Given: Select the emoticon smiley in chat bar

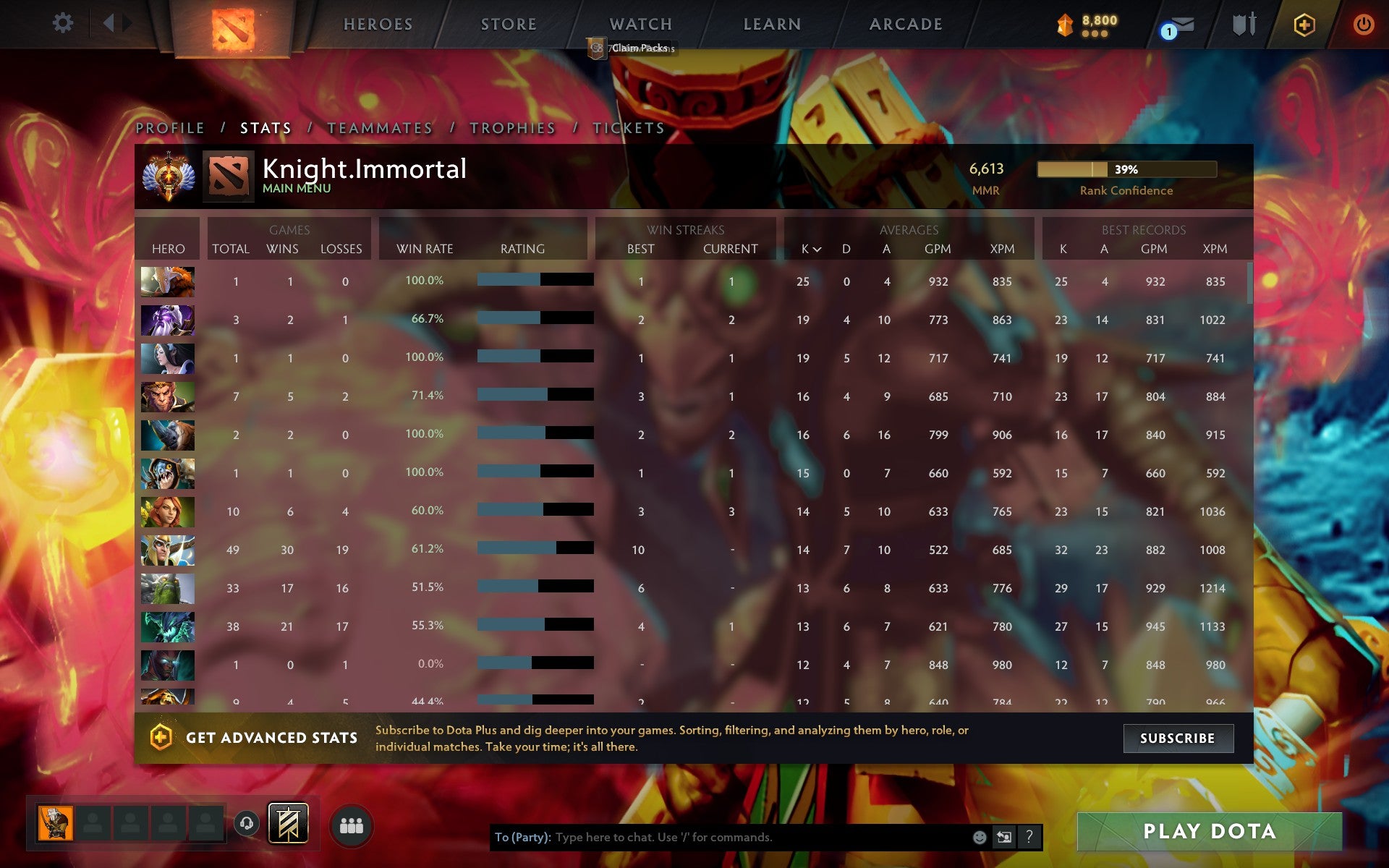Looking at the screenshot, I should (980, 838).
